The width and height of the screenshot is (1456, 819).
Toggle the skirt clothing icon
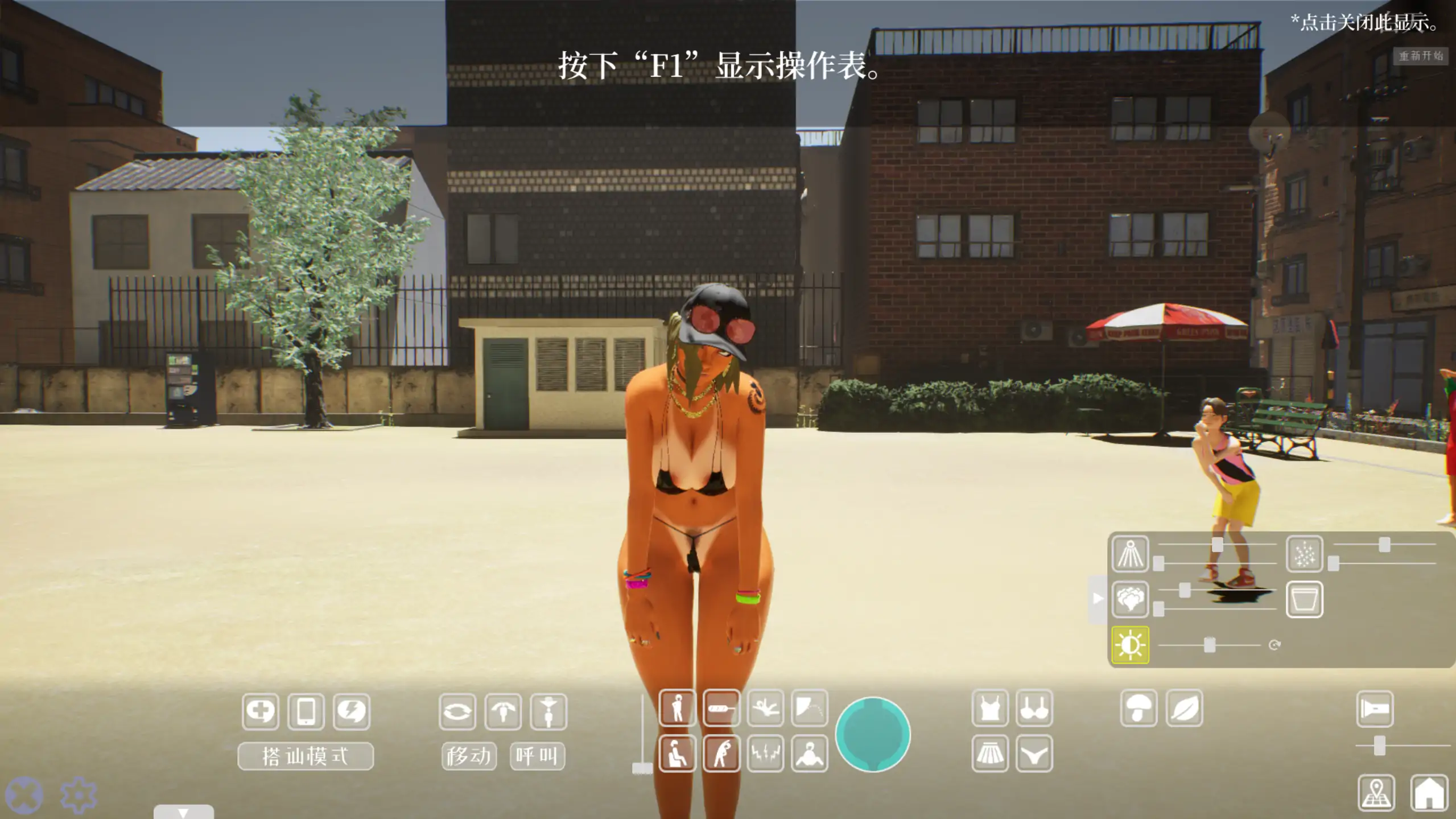click(990, 754)
